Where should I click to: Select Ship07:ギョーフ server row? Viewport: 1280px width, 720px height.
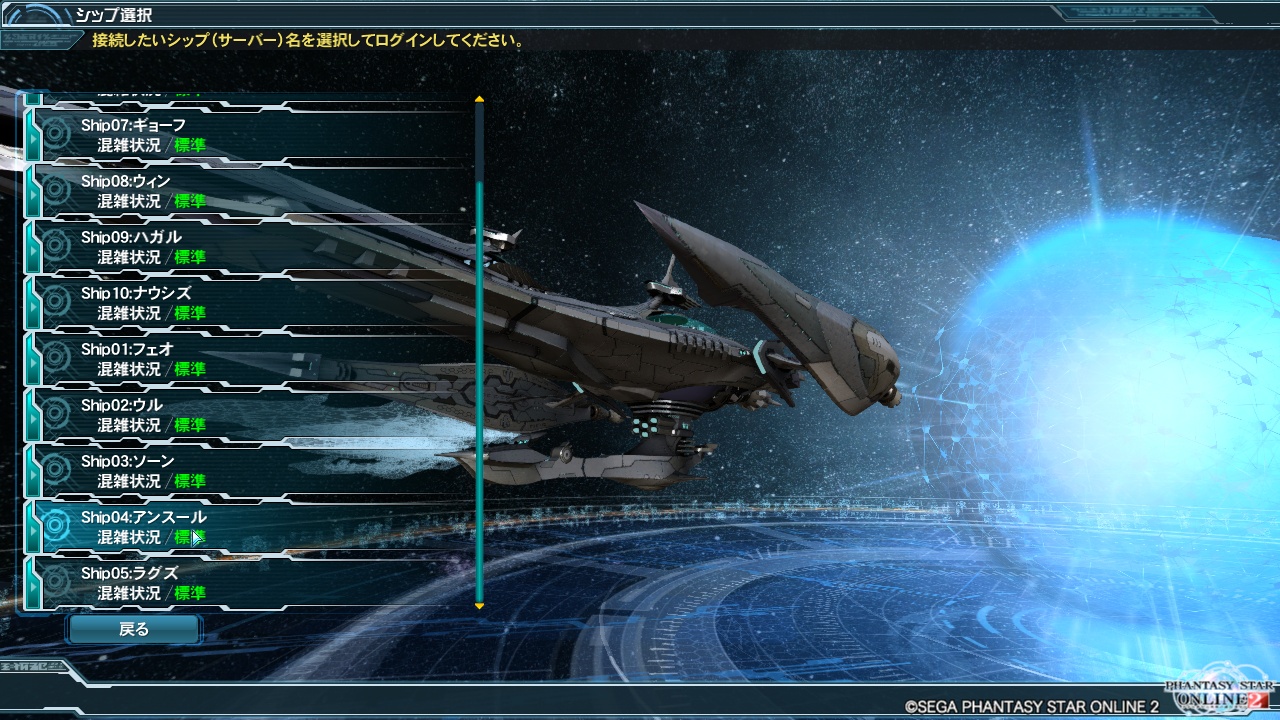tap(250, 135)
